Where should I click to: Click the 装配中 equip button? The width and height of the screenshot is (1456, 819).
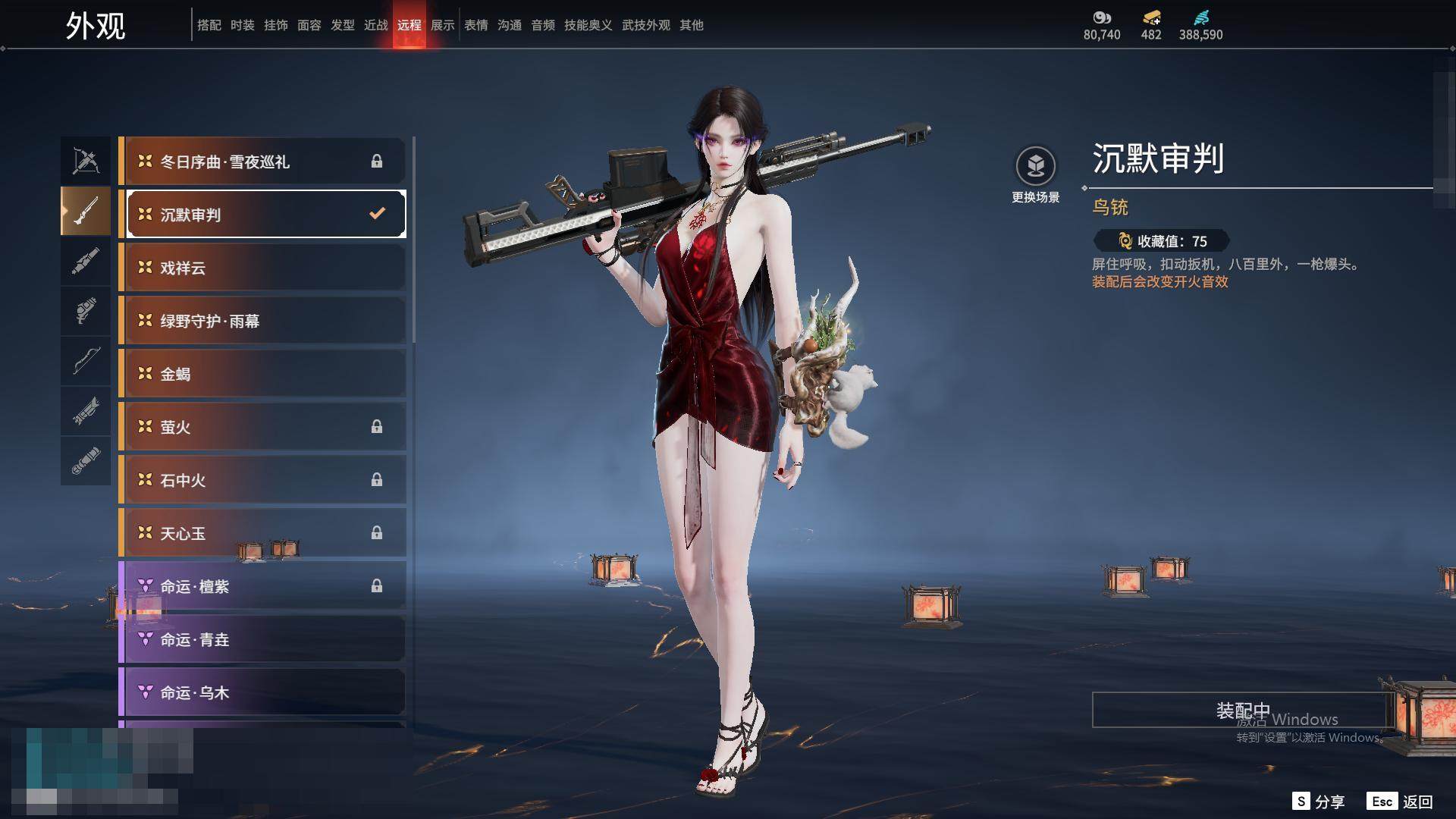pyautogui.click(x=1242, y=710)
